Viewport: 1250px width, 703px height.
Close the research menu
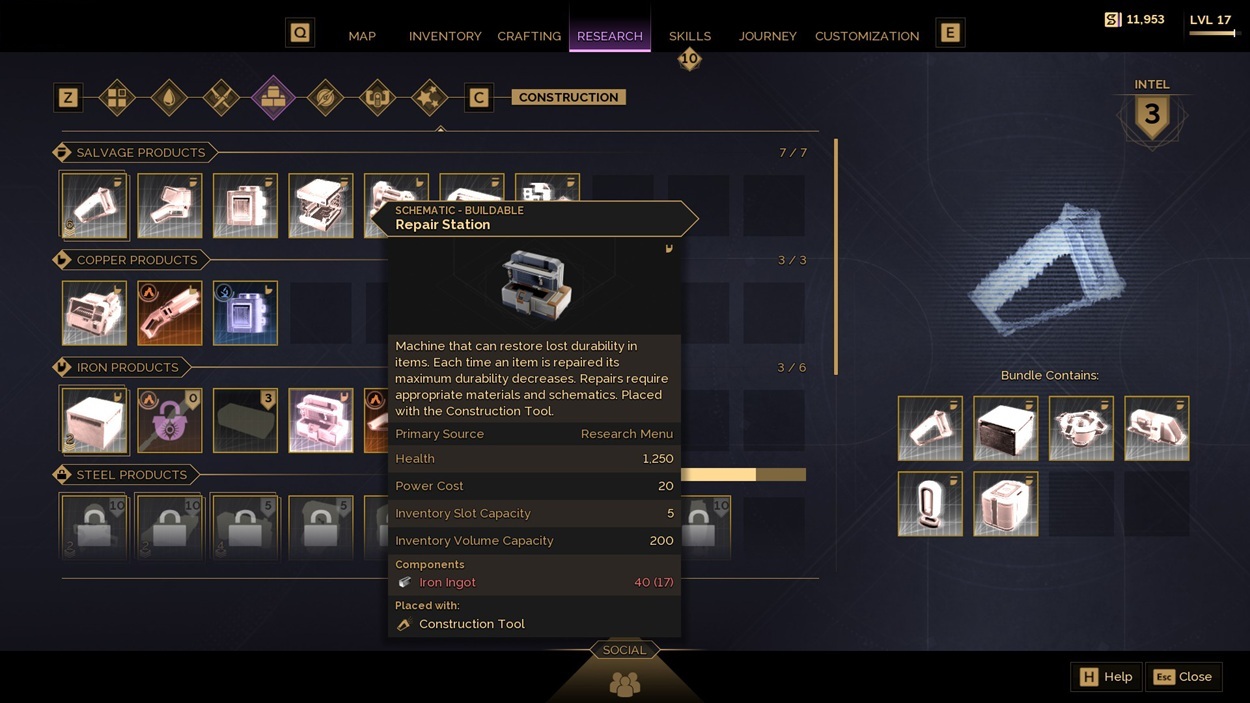[1184, 677]
